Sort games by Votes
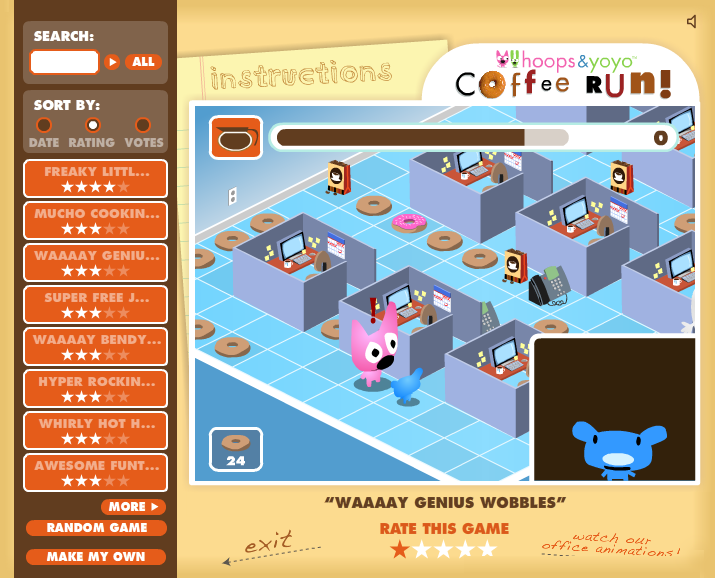 (143, 126)
